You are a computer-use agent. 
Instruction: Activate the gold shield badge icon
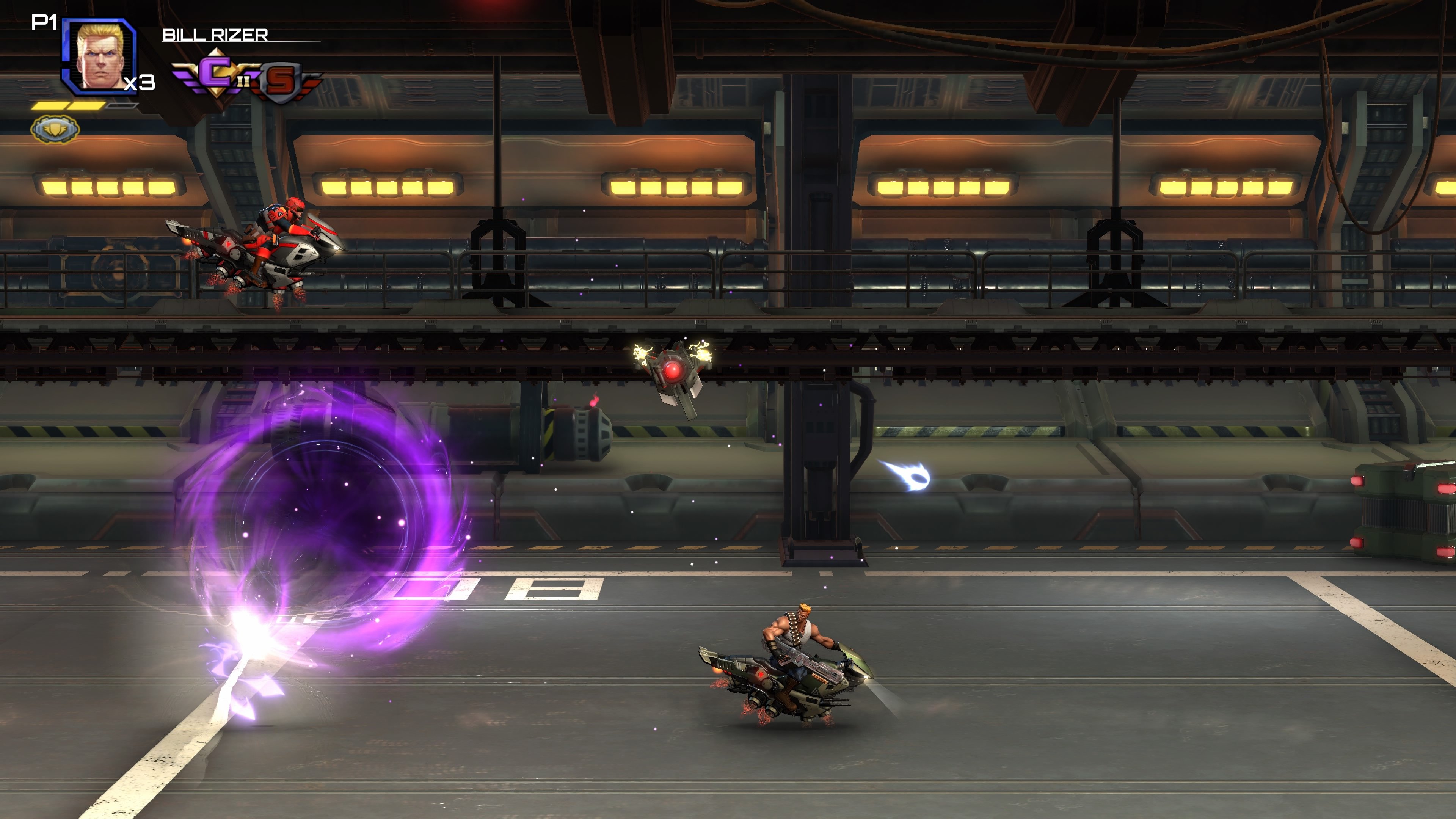click(x=55, y=129)
